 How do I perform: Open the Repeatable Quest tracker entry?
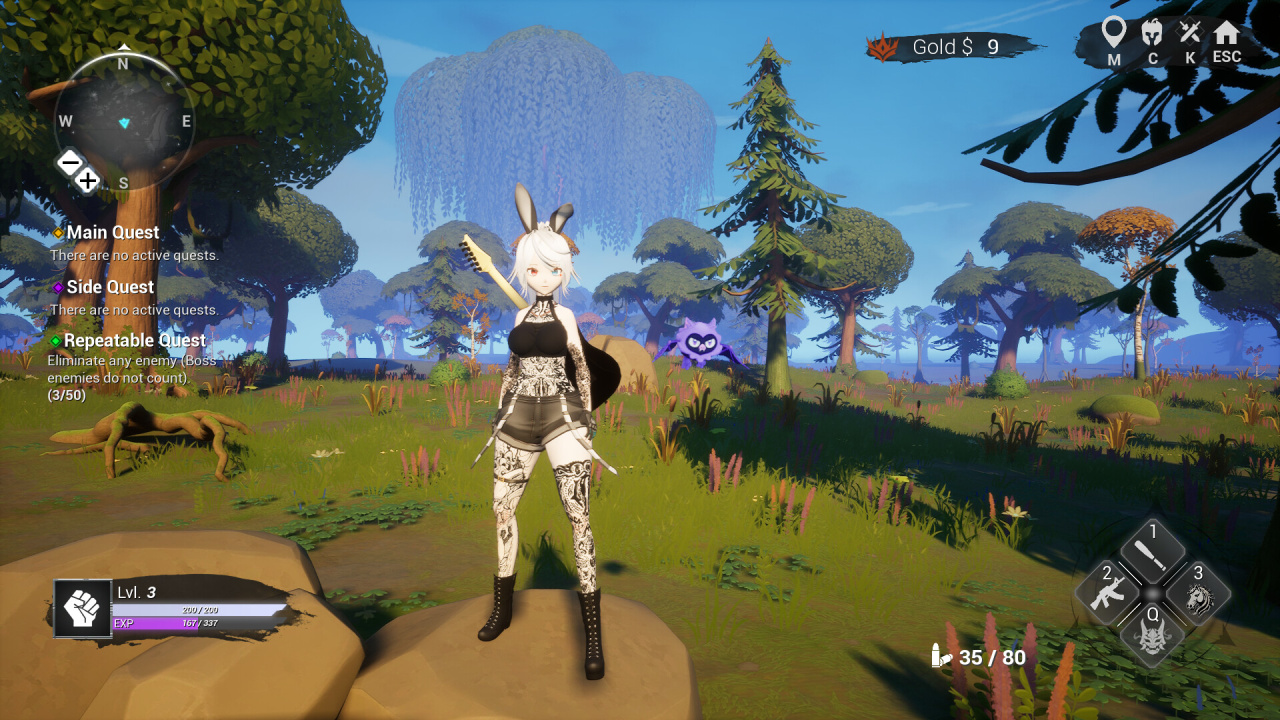point(134,341)
